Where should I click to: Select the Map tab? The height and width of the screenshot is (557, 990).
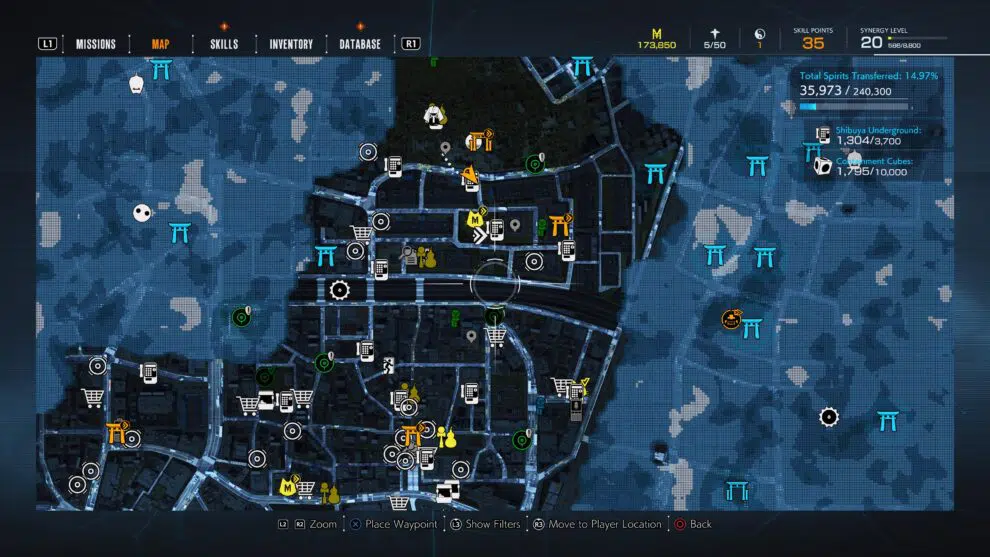160,44
